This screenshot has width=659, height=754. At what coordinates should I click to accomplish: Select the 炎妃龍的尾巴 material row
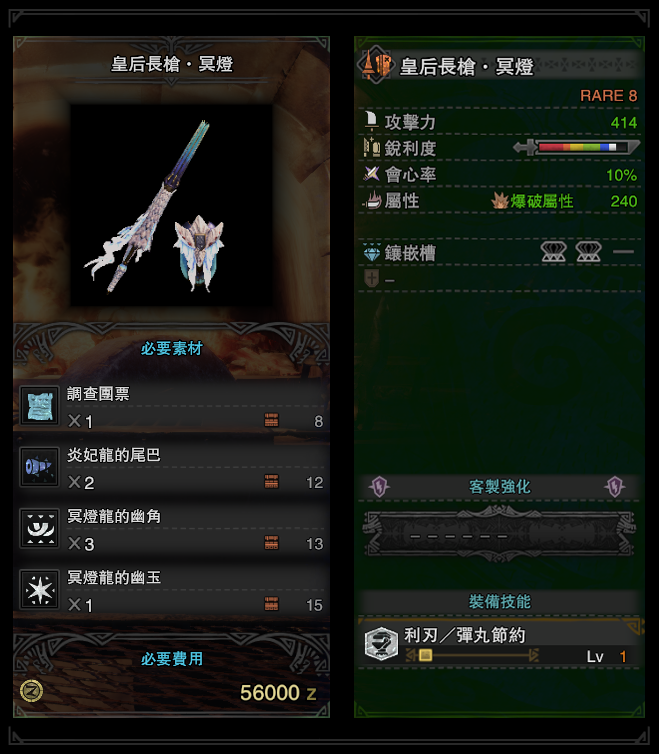tap(172, 468)
